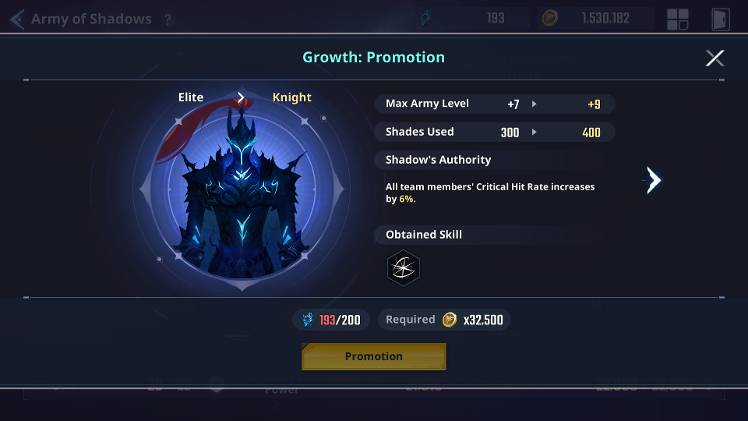Click the exit door icon
The image size is (748, 421).
[720, 19]
